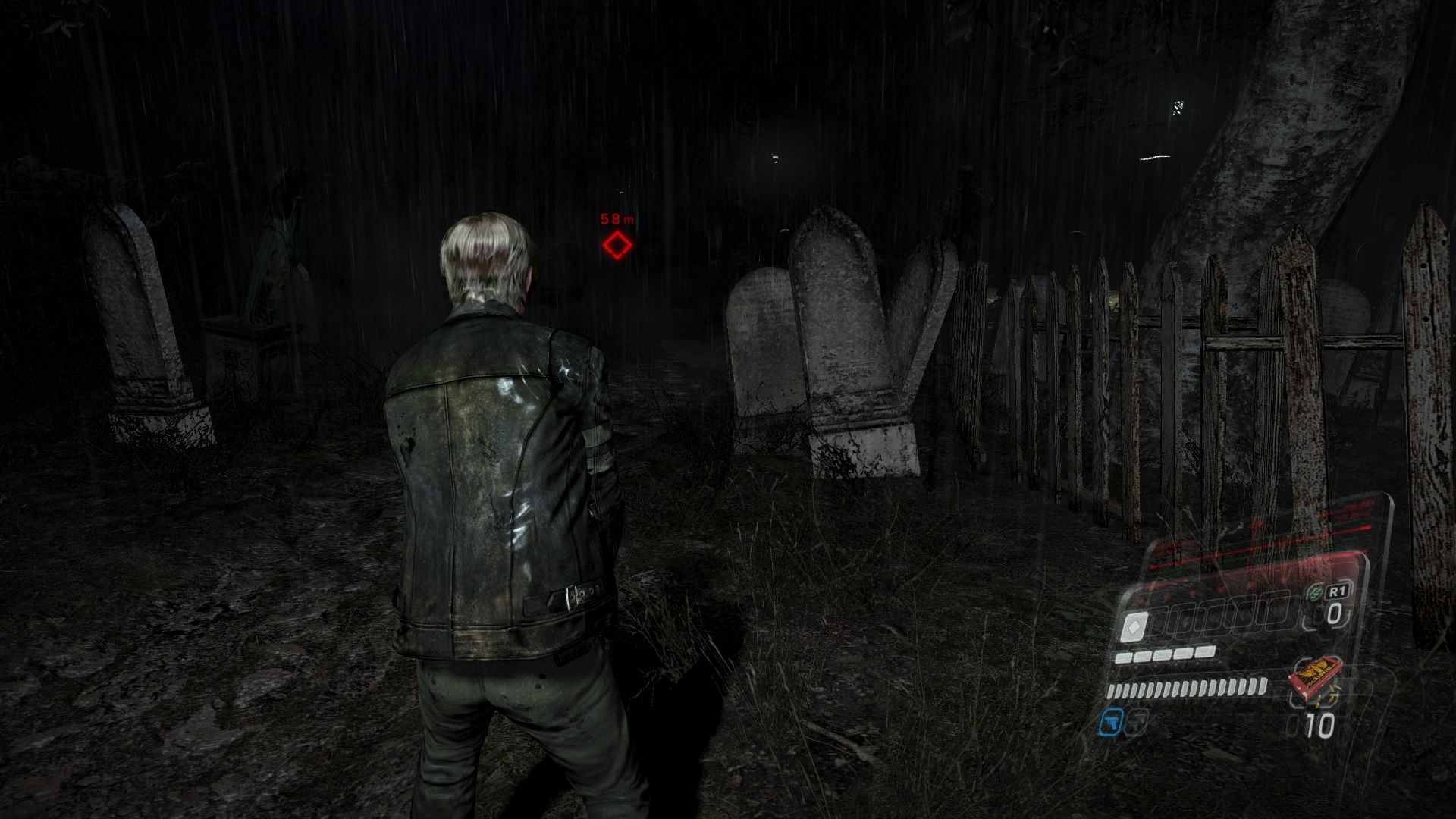Click the red objective waypoint diamond
1456x819 pixels.
point(617,246)
